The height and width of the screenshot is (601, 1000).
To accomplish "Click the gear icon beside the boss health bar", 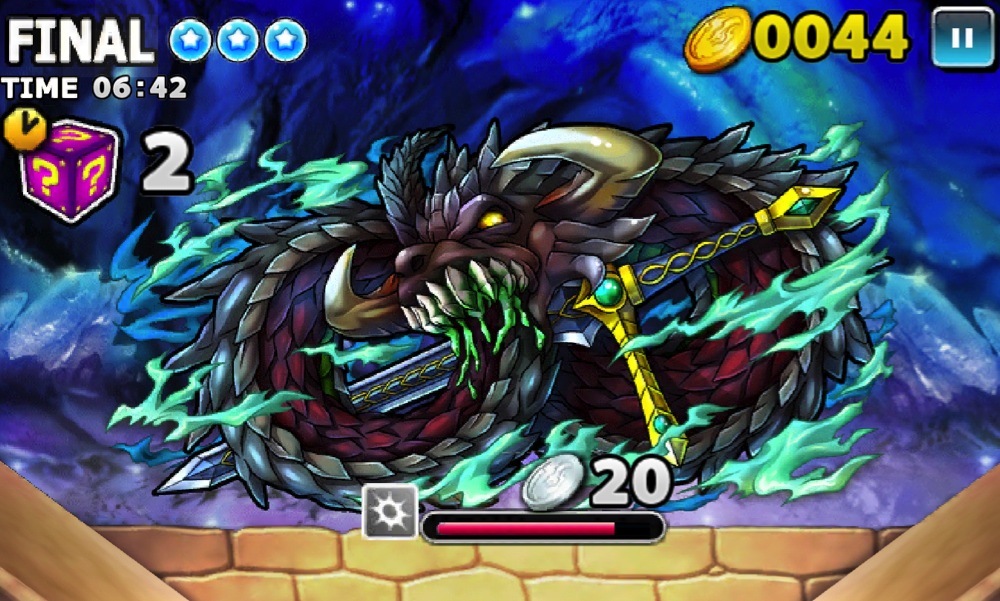I will [389, 512].
